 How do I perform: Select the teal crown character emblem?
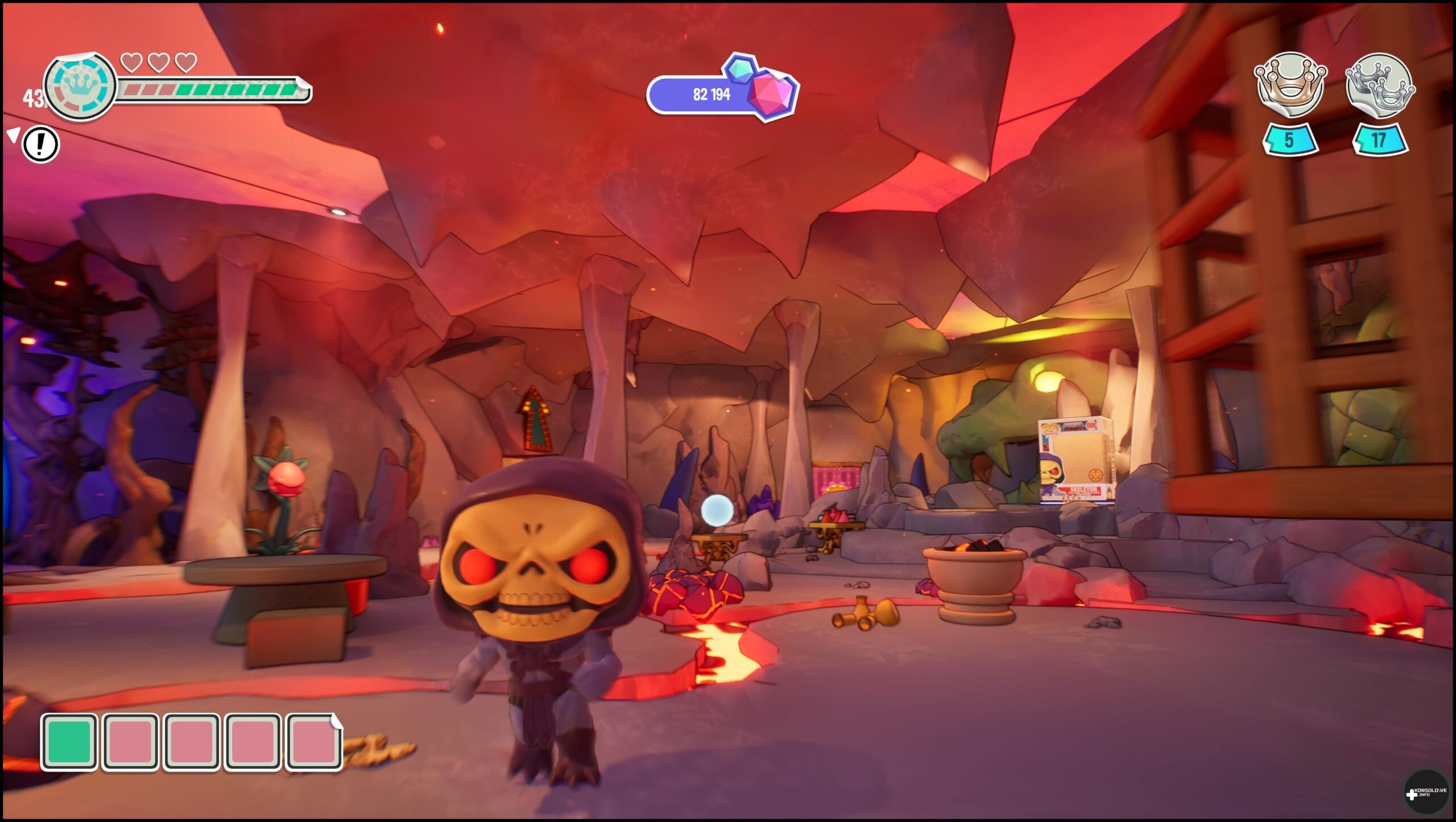(x=80, y=86)
